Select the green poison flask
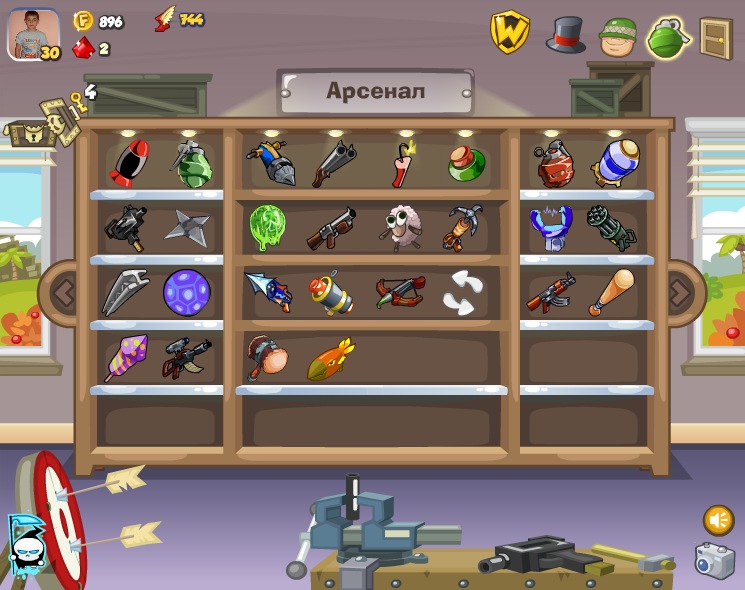The image size is (745, 590). (x=466, y=164)
